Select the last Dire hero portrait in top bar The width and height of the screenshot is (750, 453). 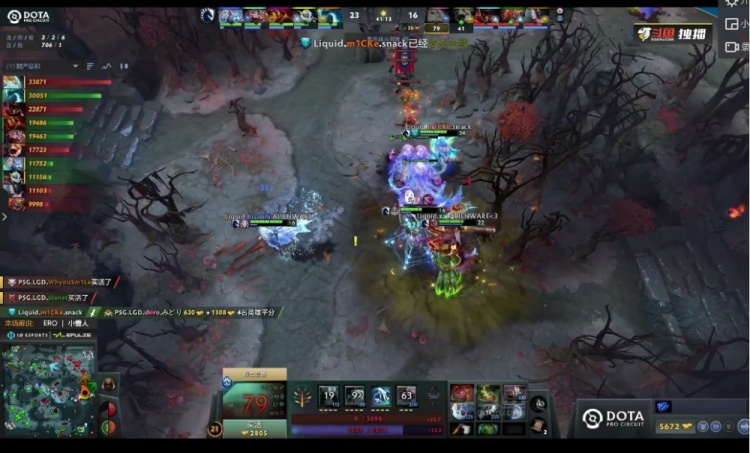point(539,15)
